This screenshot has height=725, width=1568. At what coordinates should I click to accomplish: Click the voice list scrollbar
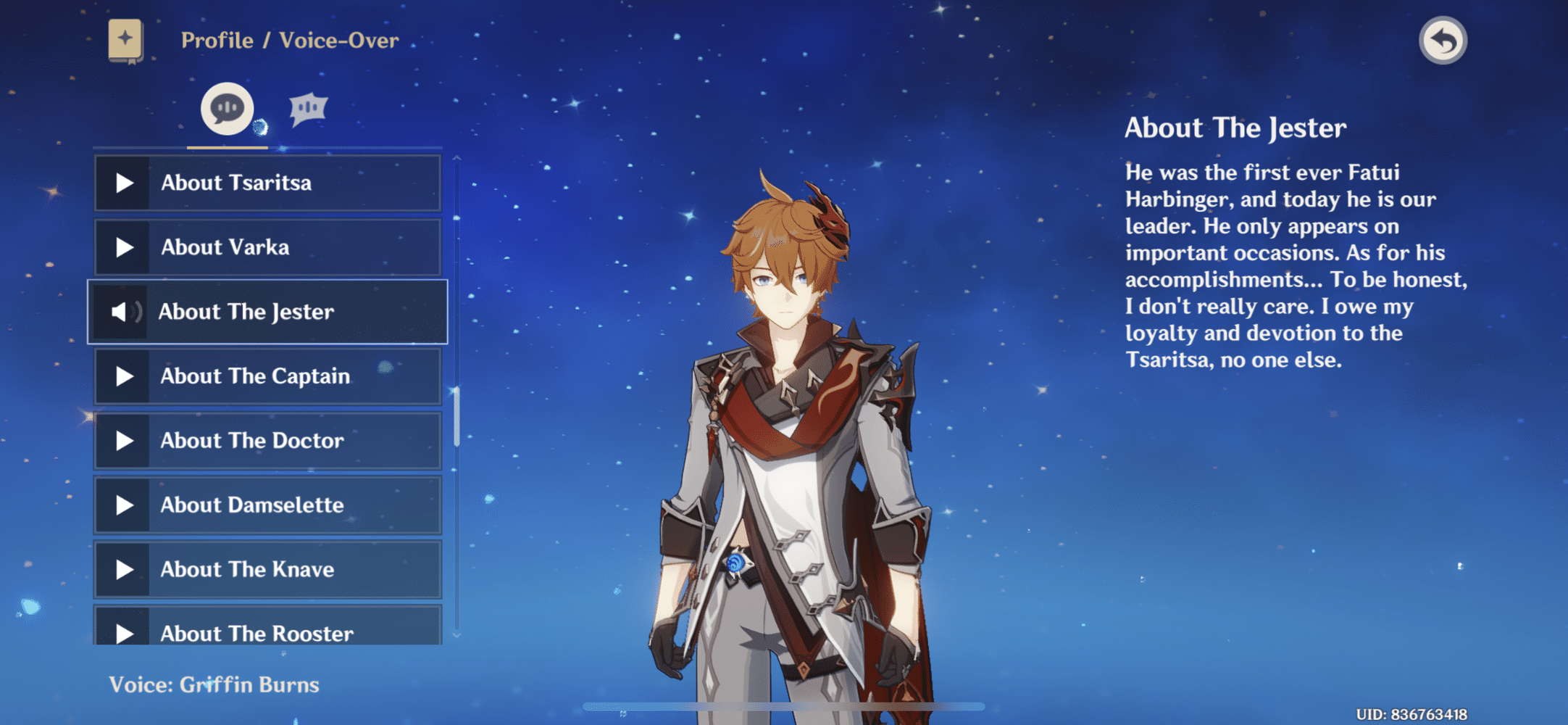click(x=456, y=417)
